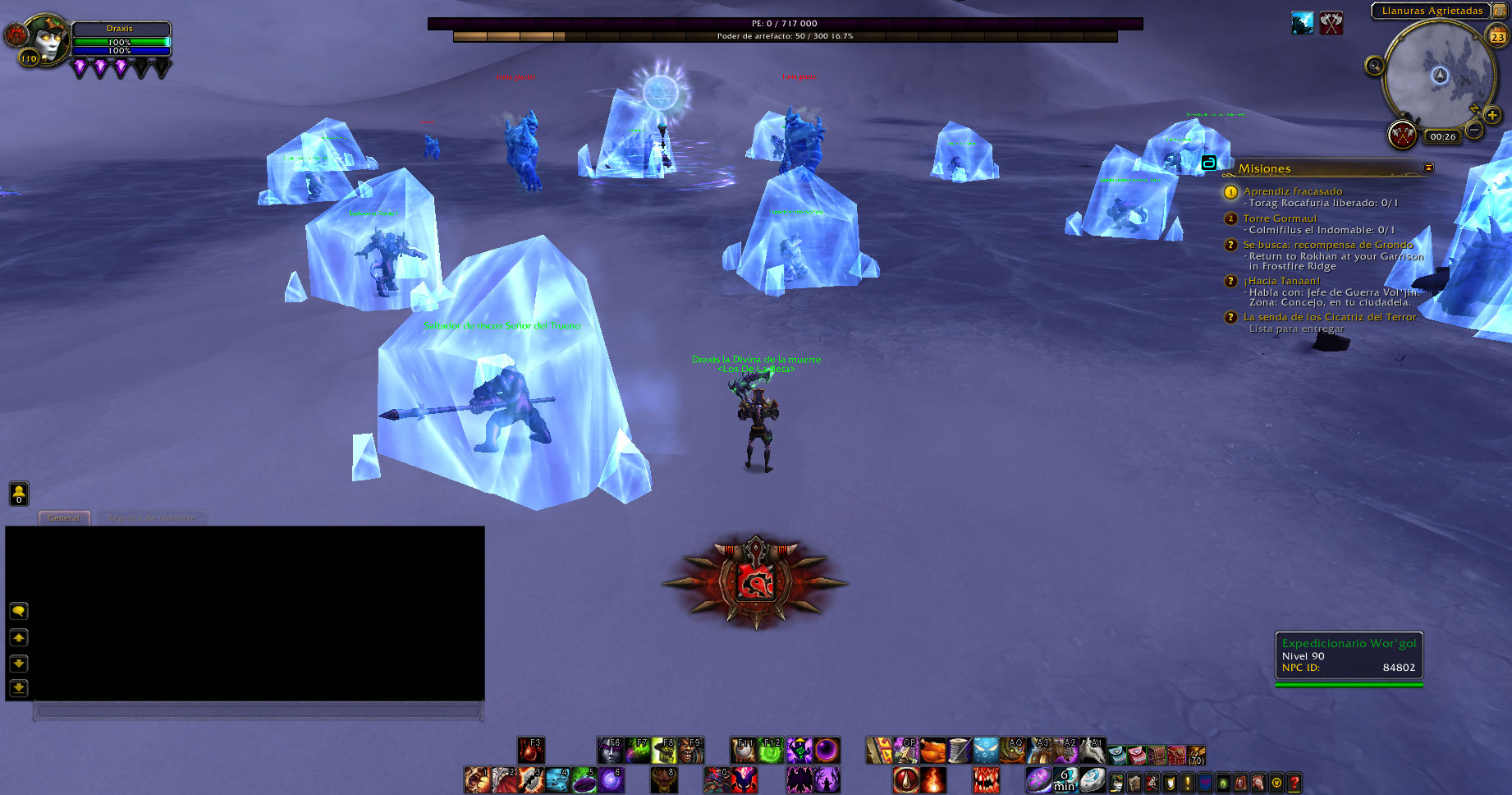Open the calendar button showing 23

(x=1498, y=36)
